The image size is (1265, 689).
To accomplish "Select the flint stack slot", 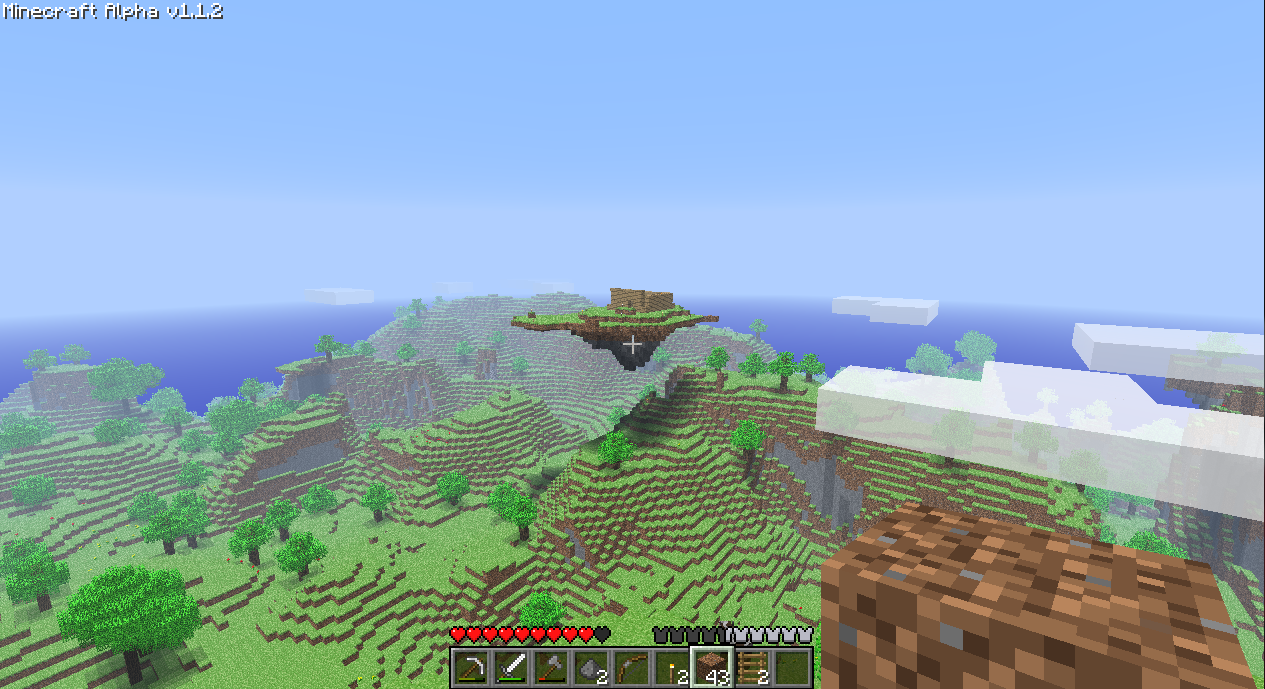I will [591, 667].
